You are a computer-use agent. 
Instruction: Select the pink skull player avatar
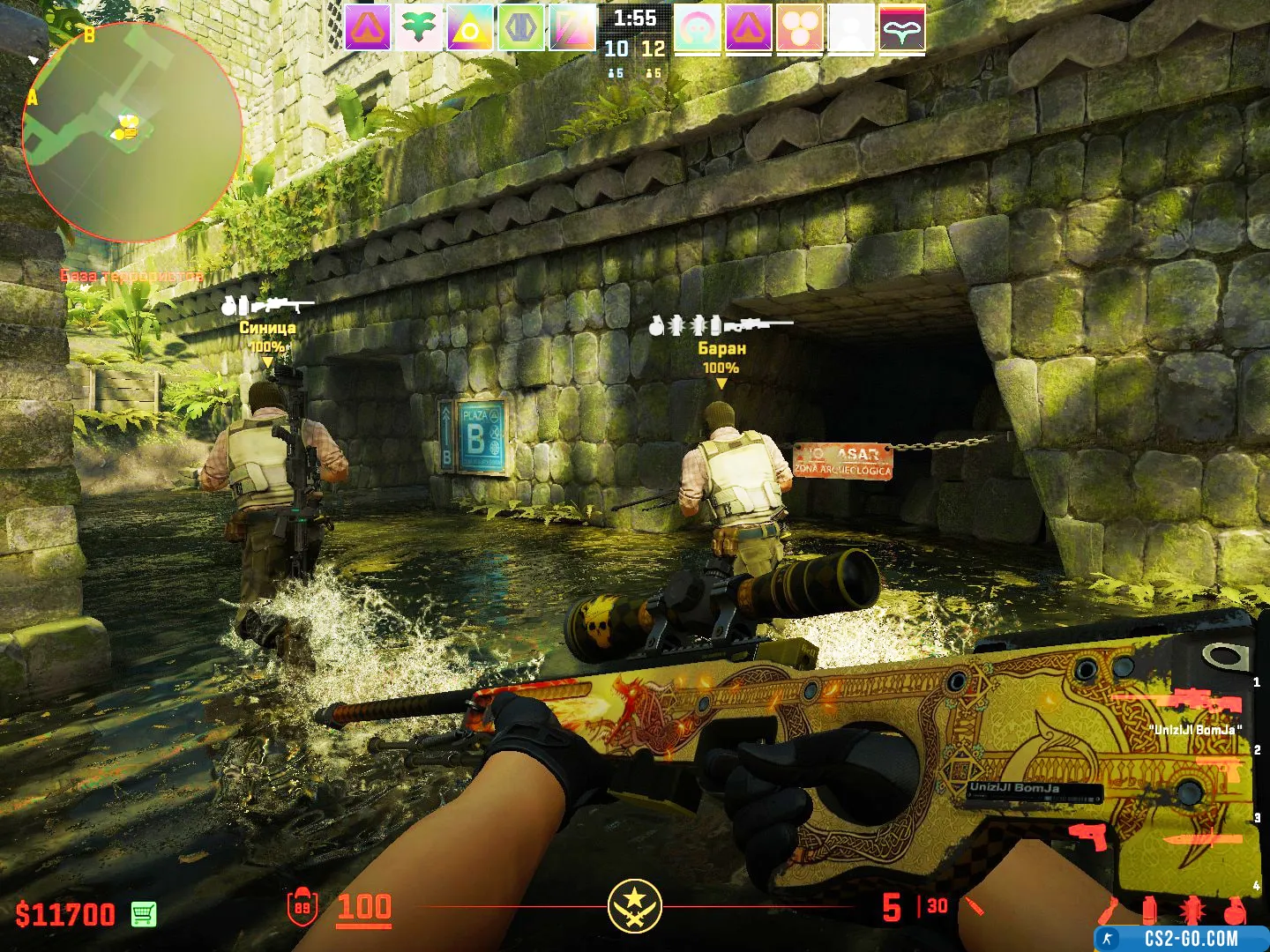698,27
